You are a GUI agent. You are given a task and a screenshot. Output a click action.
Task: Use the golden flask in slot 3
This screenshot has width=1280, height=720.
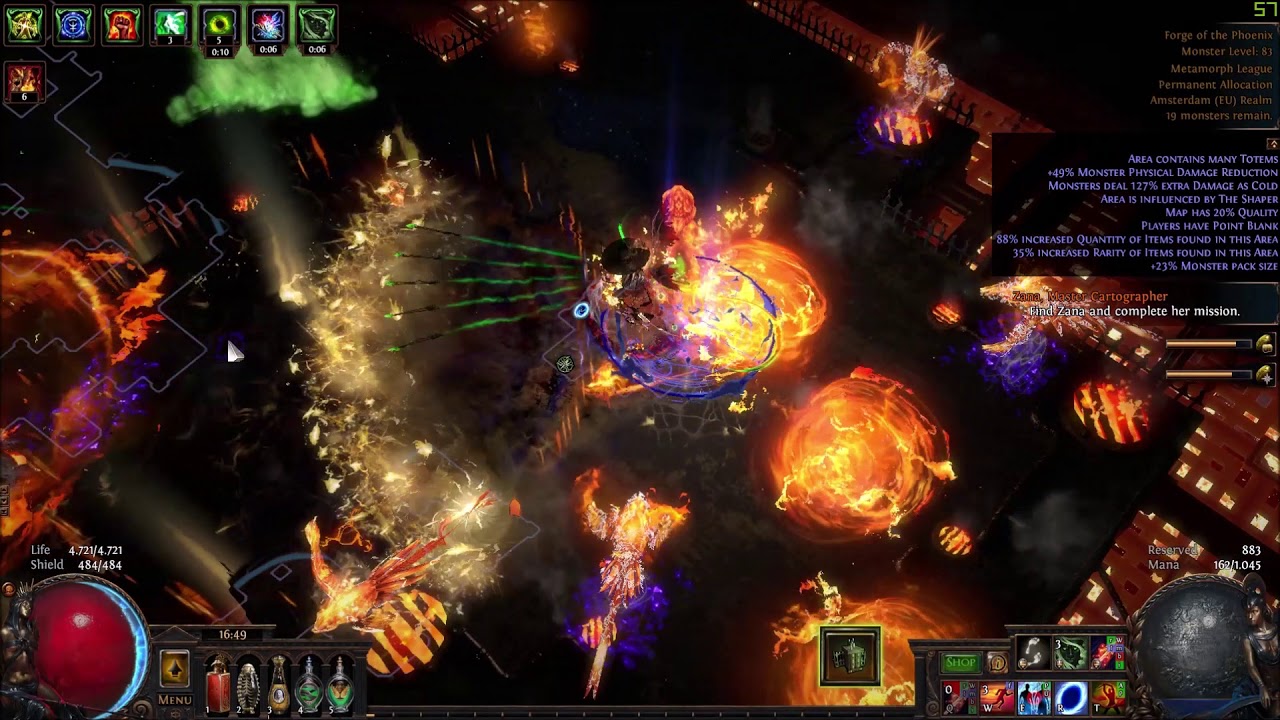(279, 683)
